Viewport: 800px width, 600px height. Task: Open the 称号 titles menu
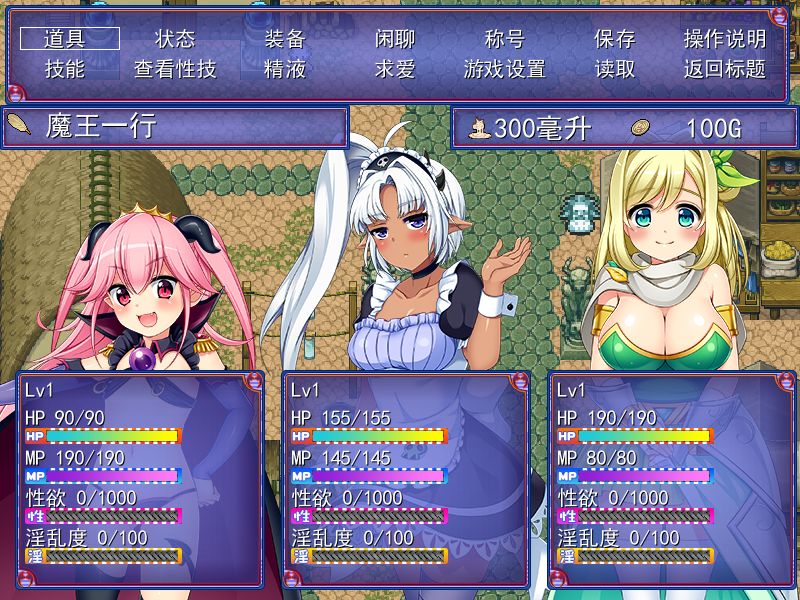click(x=505, y=39)
